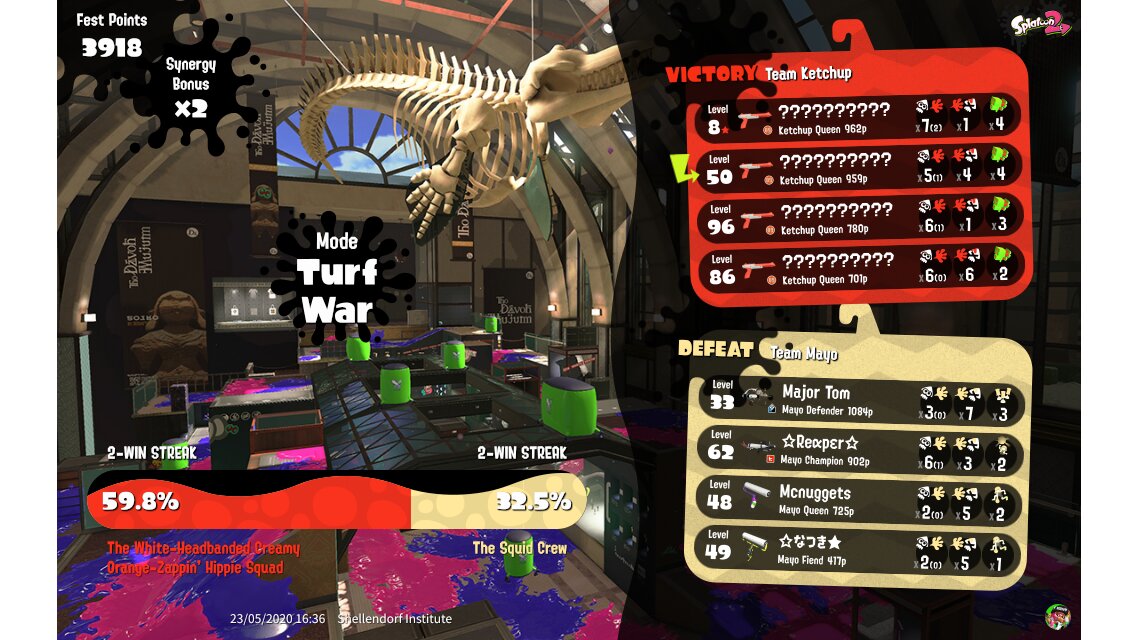Choose the Mcnuggets player row
Image resolution: width=1138 pixels, height=640 pixels.
click(861, 500)
